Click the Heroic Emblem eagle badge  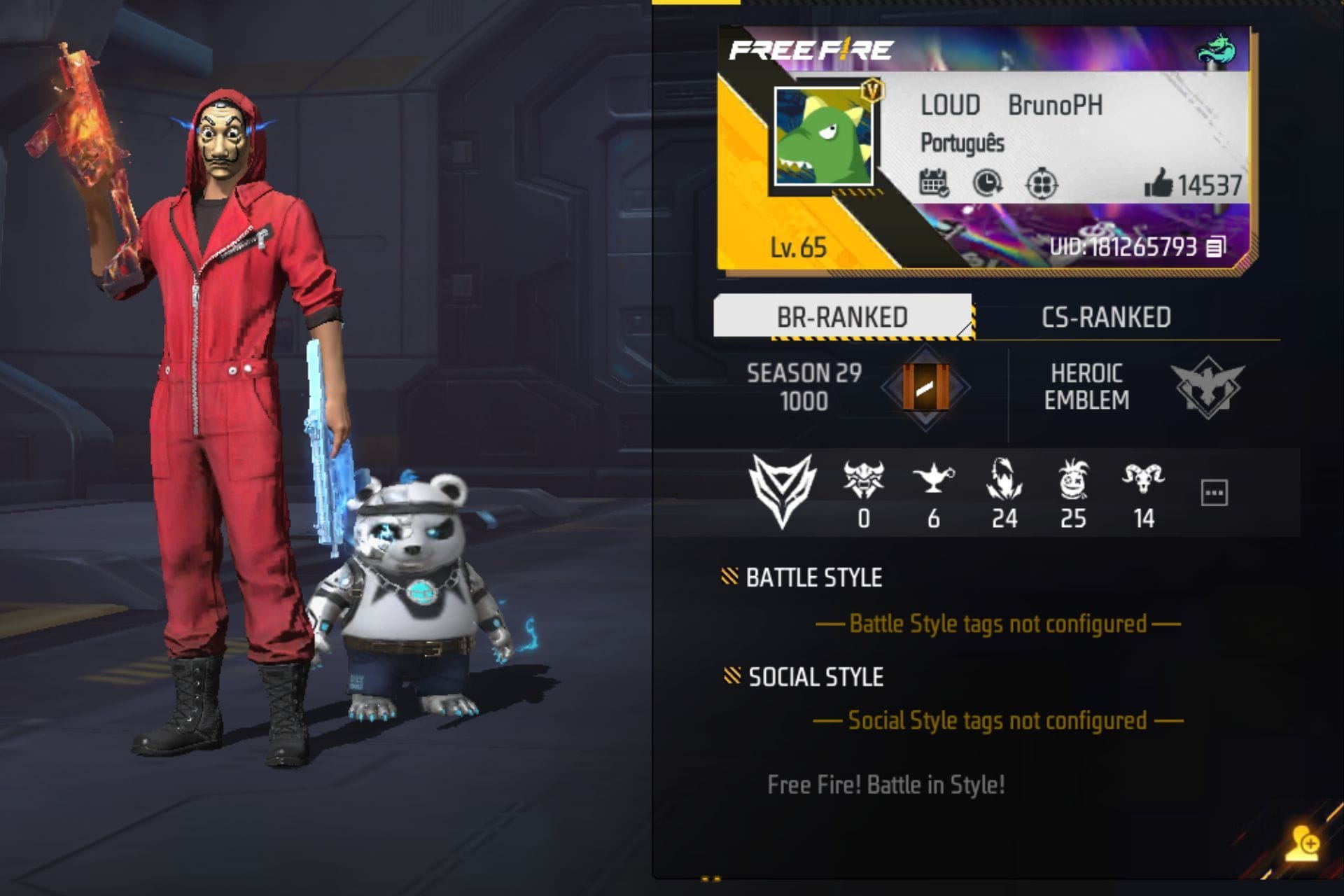click(x=1207, y=387)
